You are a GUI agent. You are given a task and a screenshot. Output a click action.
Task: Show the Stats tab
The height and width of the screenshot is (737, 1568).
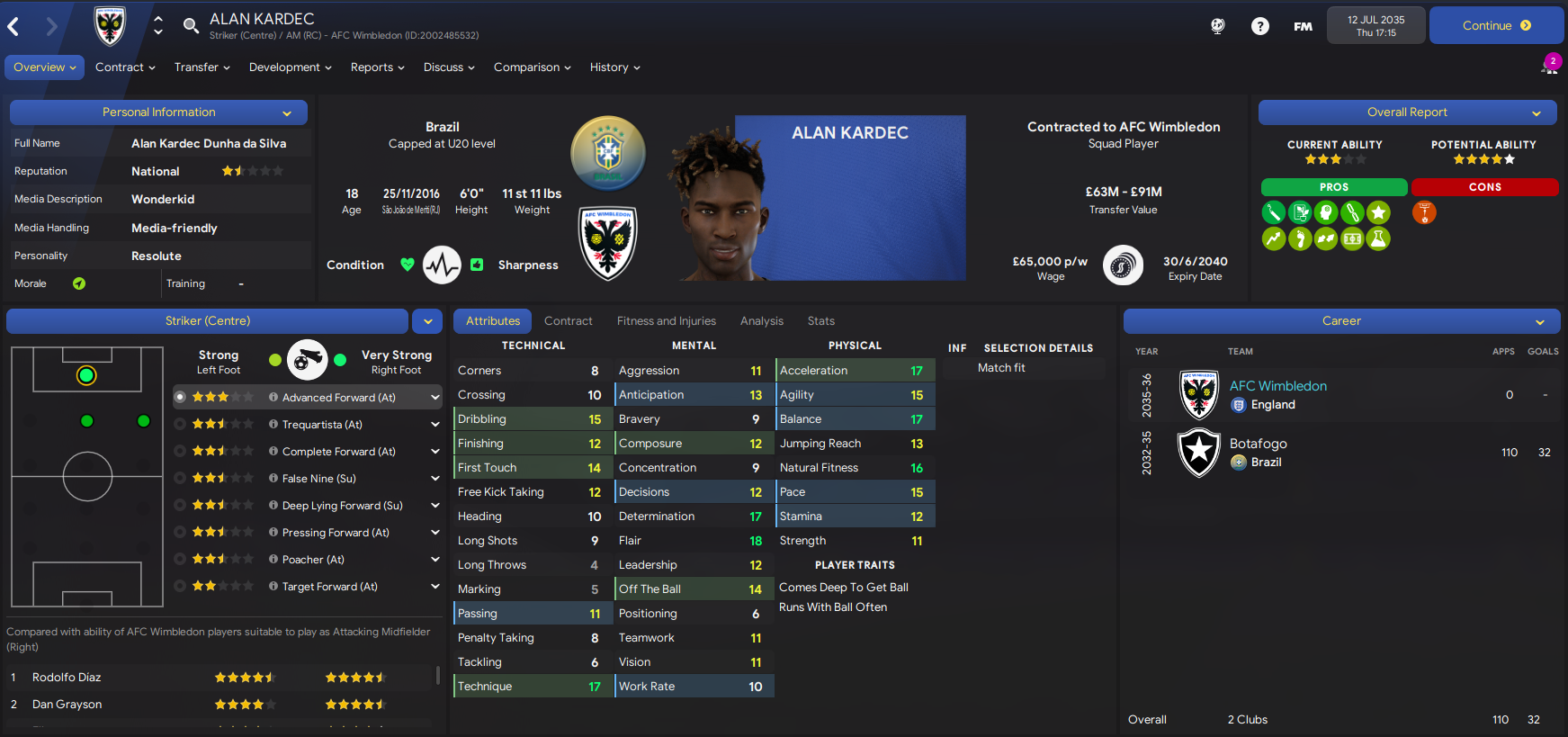[x=820, y=321]
